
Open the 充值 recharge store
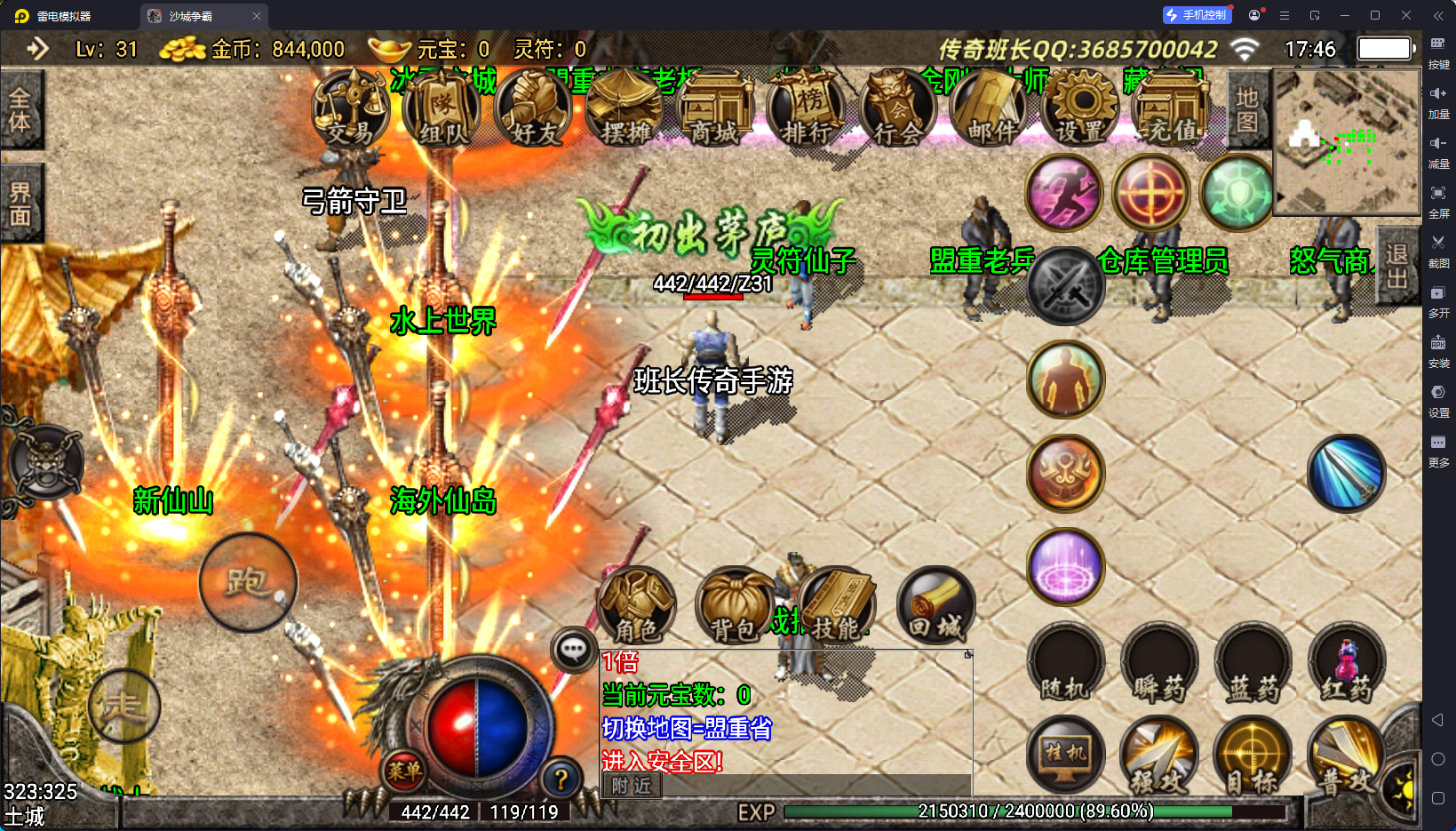tap(1172, 110)
